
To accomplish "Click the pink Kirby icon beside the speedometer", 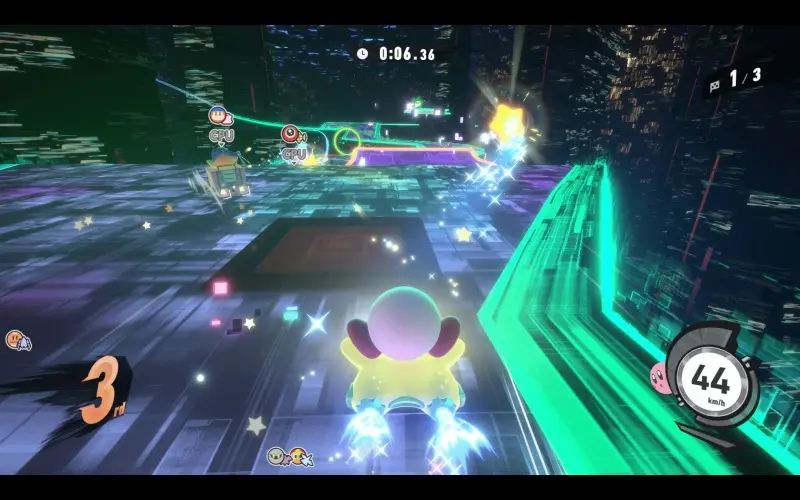I will pyautogui.click(x=660, y=376).
